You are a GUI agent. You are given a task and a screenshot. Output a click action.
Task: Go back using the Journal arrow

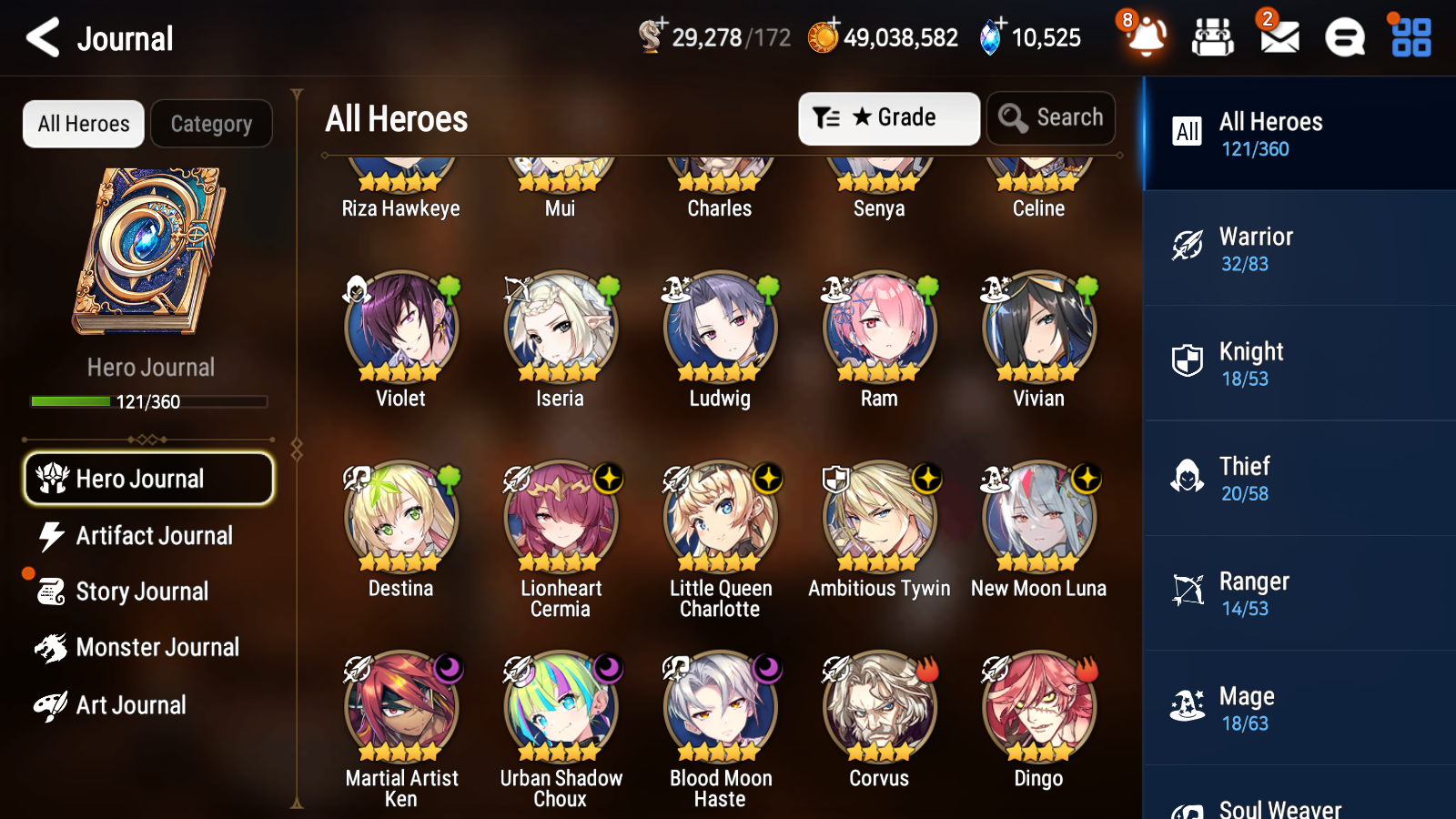(x=41, y=37)
